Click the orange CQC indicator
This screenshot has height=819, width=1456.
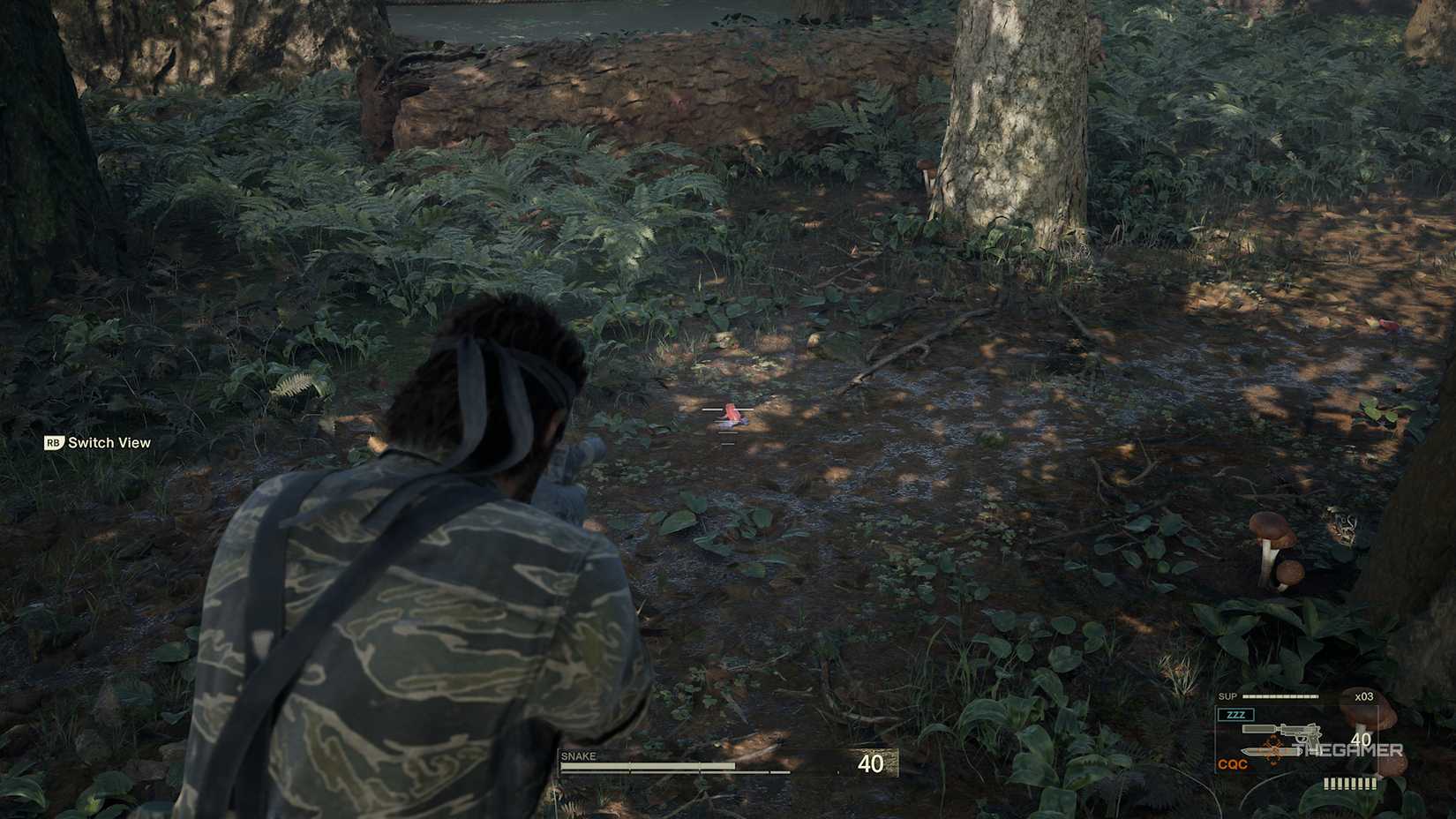coord(1233,763)
